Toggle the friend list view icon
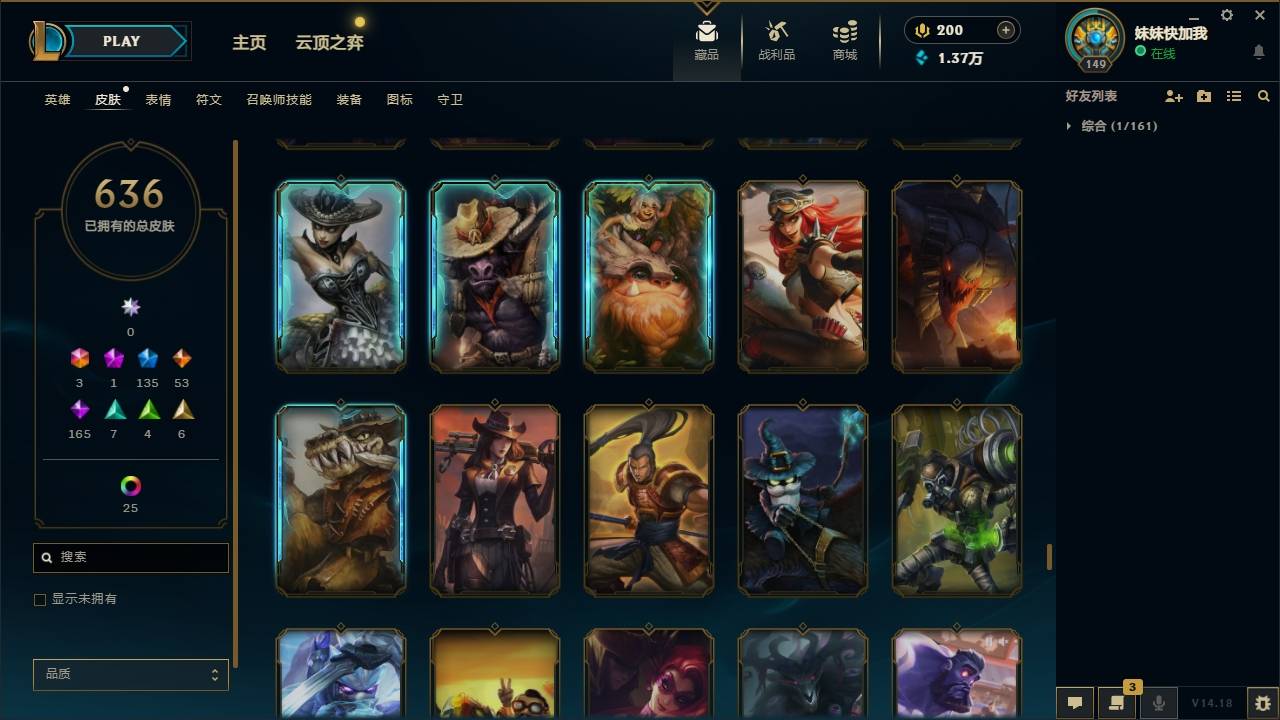This screenshot has width=1280, height=720. point(1234,96)
